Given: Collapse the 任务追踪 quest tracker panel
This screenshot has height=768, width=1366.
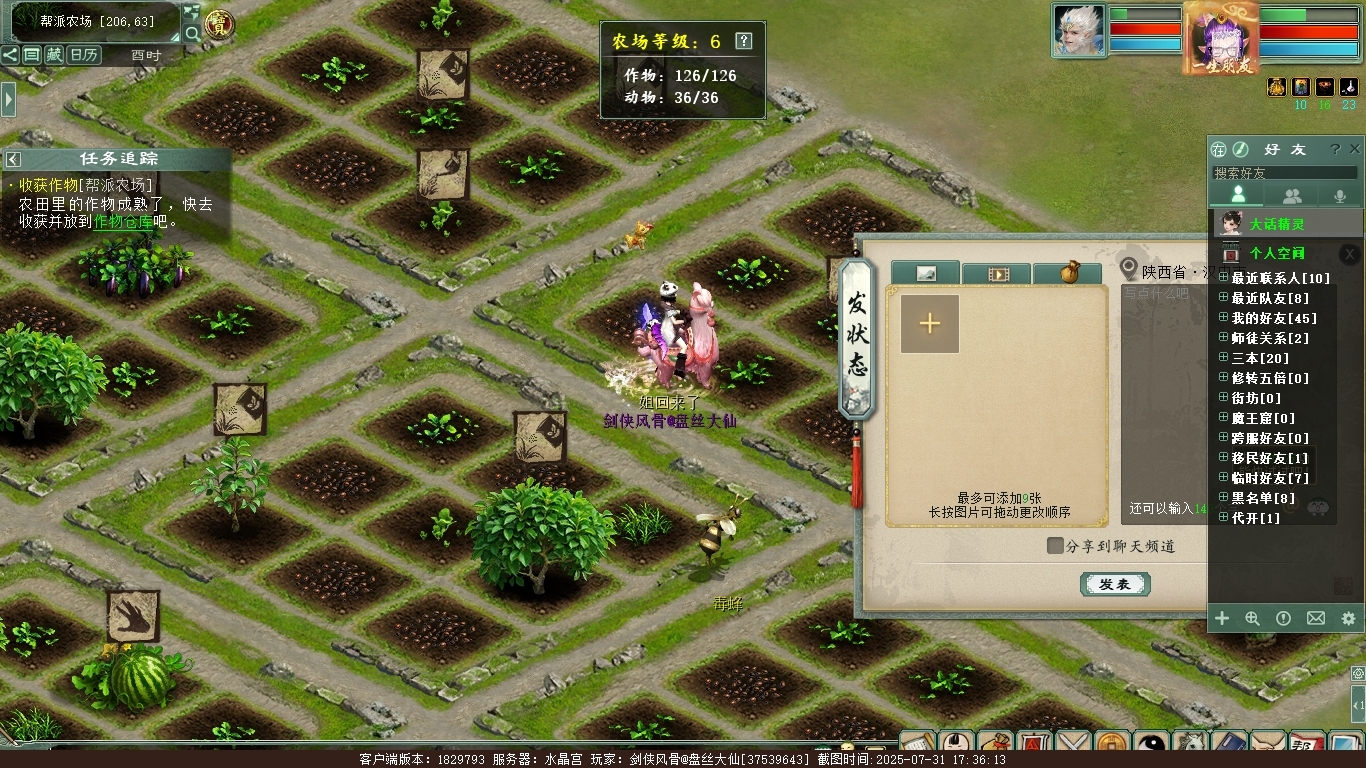Looking at the screenshot, I should pos(13,159).
